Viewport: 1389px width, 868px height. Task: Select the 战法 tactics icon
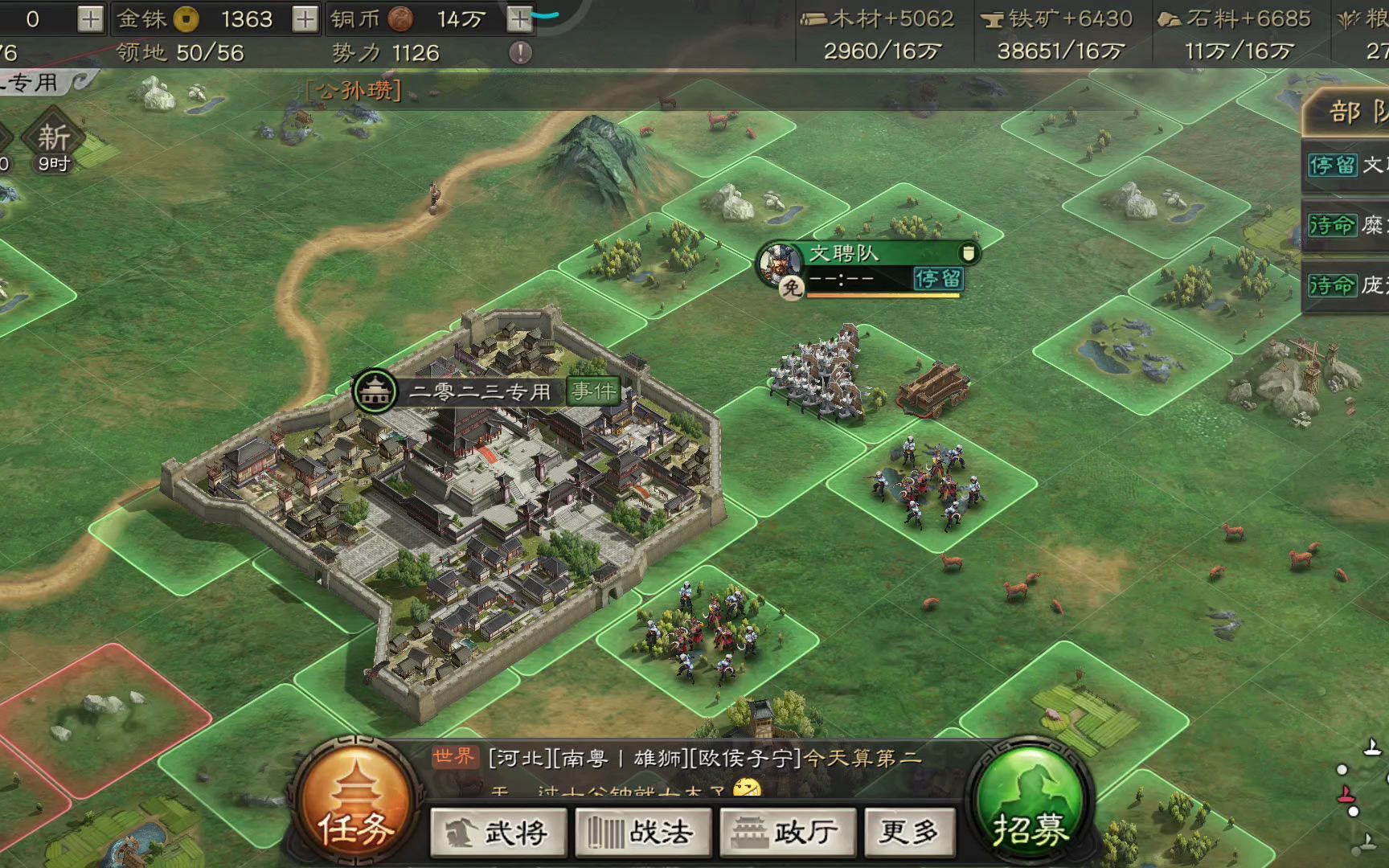pyautogui.click(x=643, y=833)
